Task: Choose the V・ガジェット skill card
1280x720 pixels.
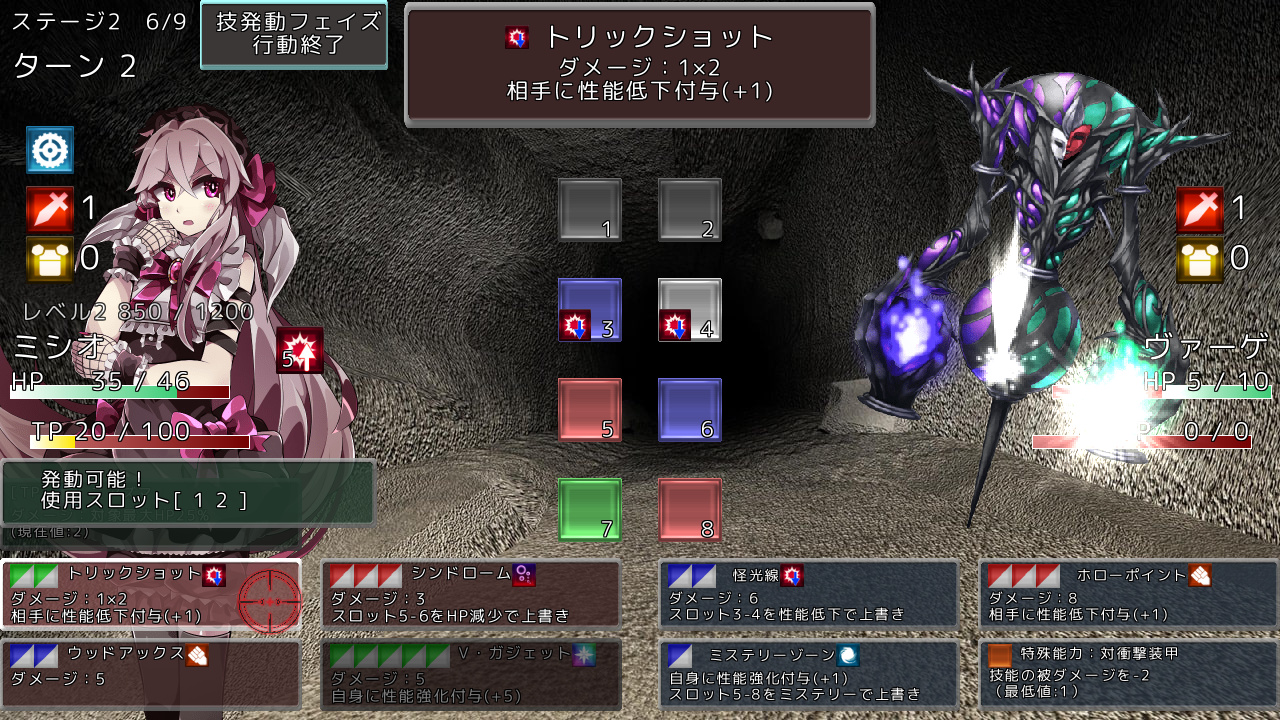Action: (470, 674)
